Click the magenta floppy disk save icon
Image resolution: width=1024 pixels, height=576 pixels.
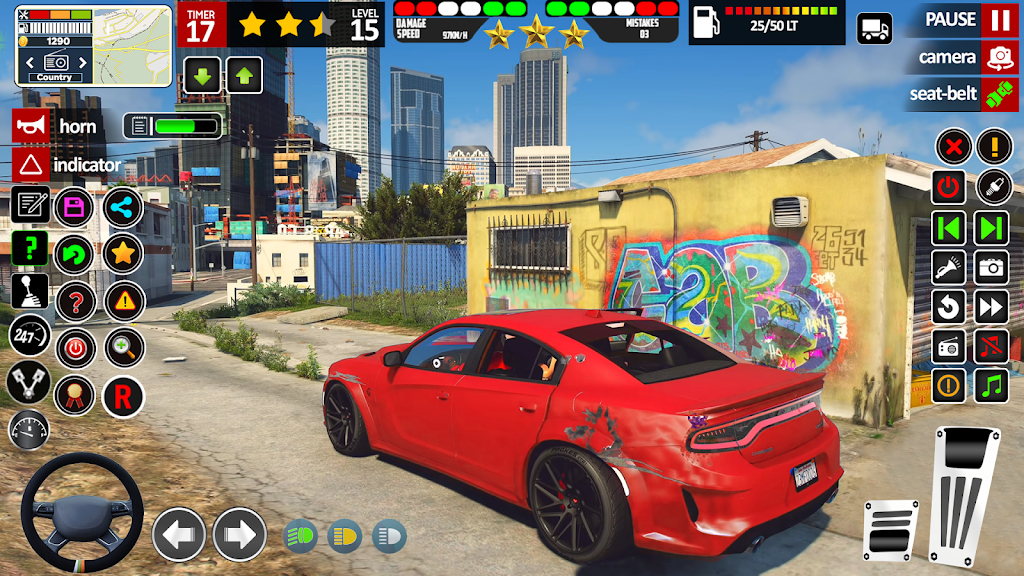tap(74, 208)
